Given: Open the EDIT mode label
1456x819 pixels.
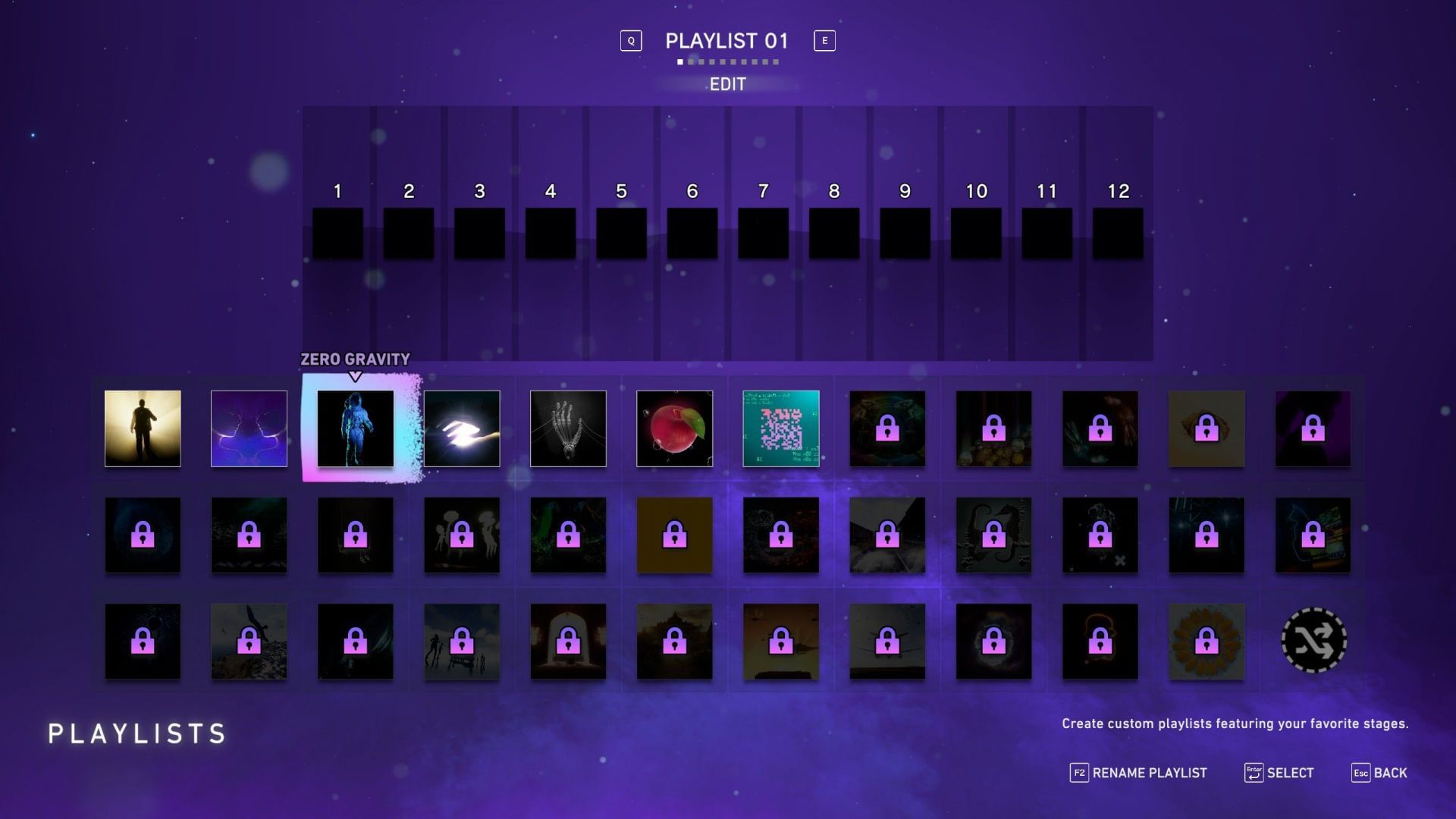Looking at the screenshot, I should (x=727, y=84).
